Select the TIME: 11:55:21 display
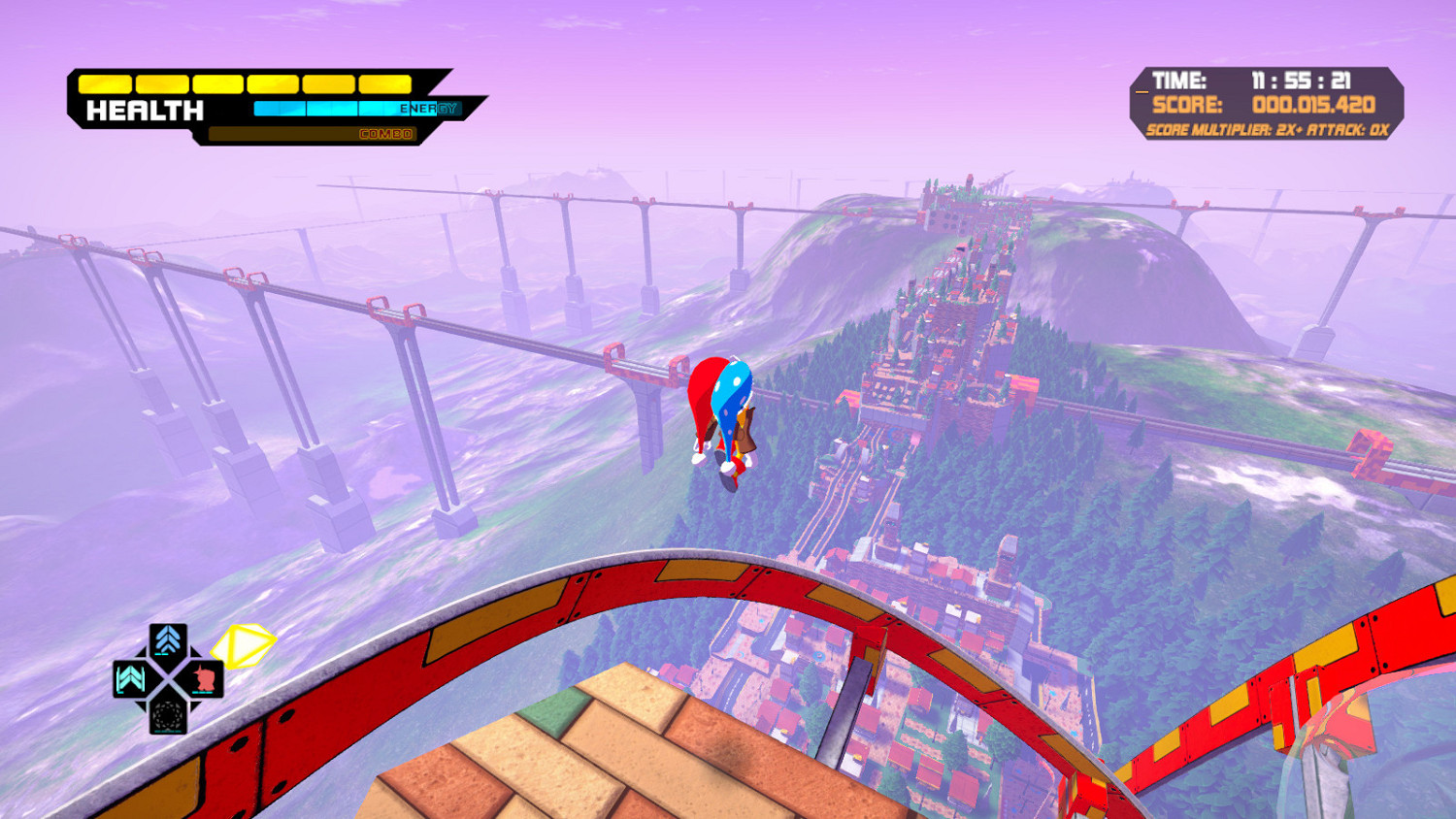Screen dimensions: 1456x819 click(x=1252, y=80)
